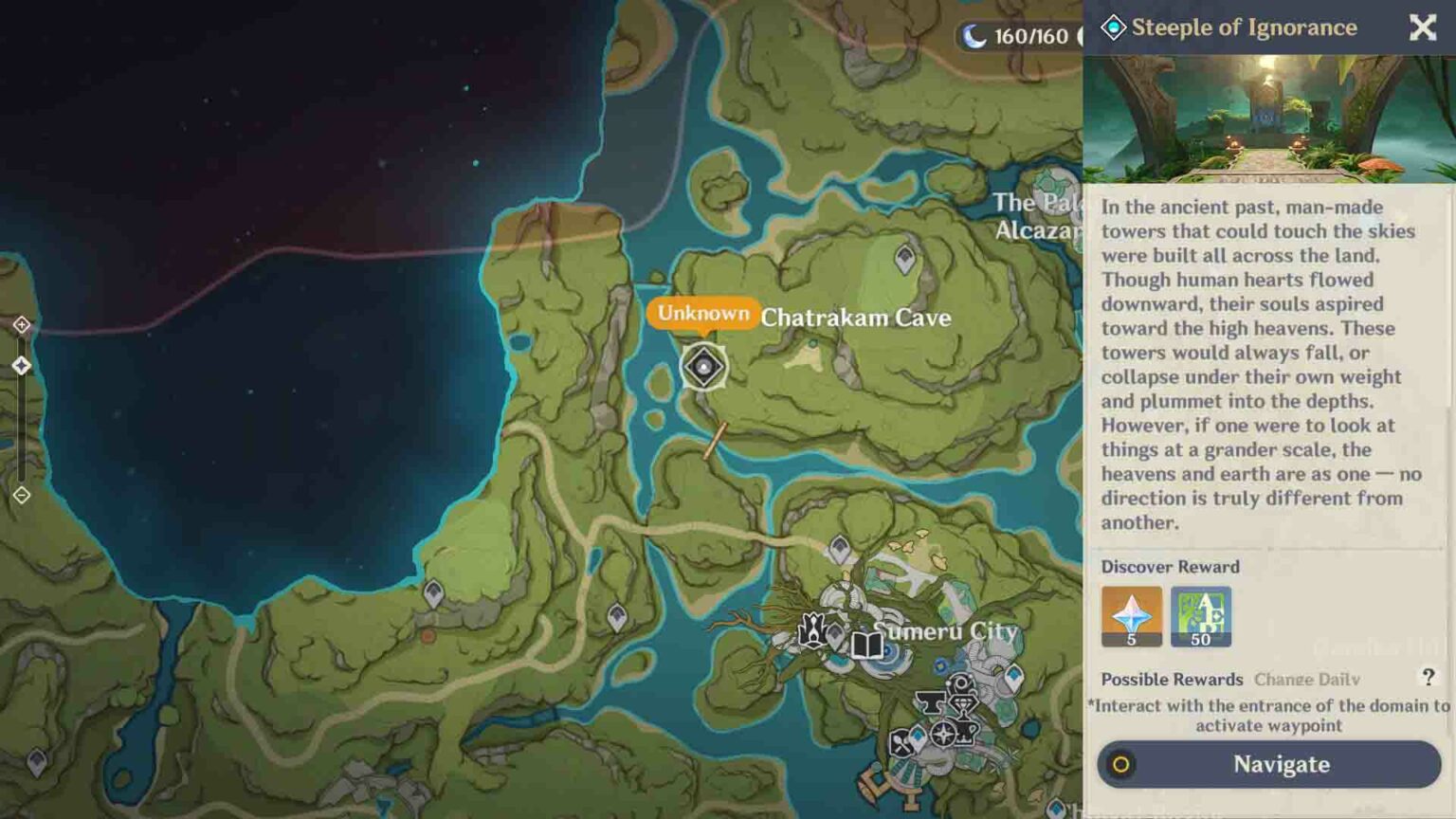Close the Steeple of Ignorance panel
This screenshot has width=1456, height=819.
click(x=1422, y=27)
